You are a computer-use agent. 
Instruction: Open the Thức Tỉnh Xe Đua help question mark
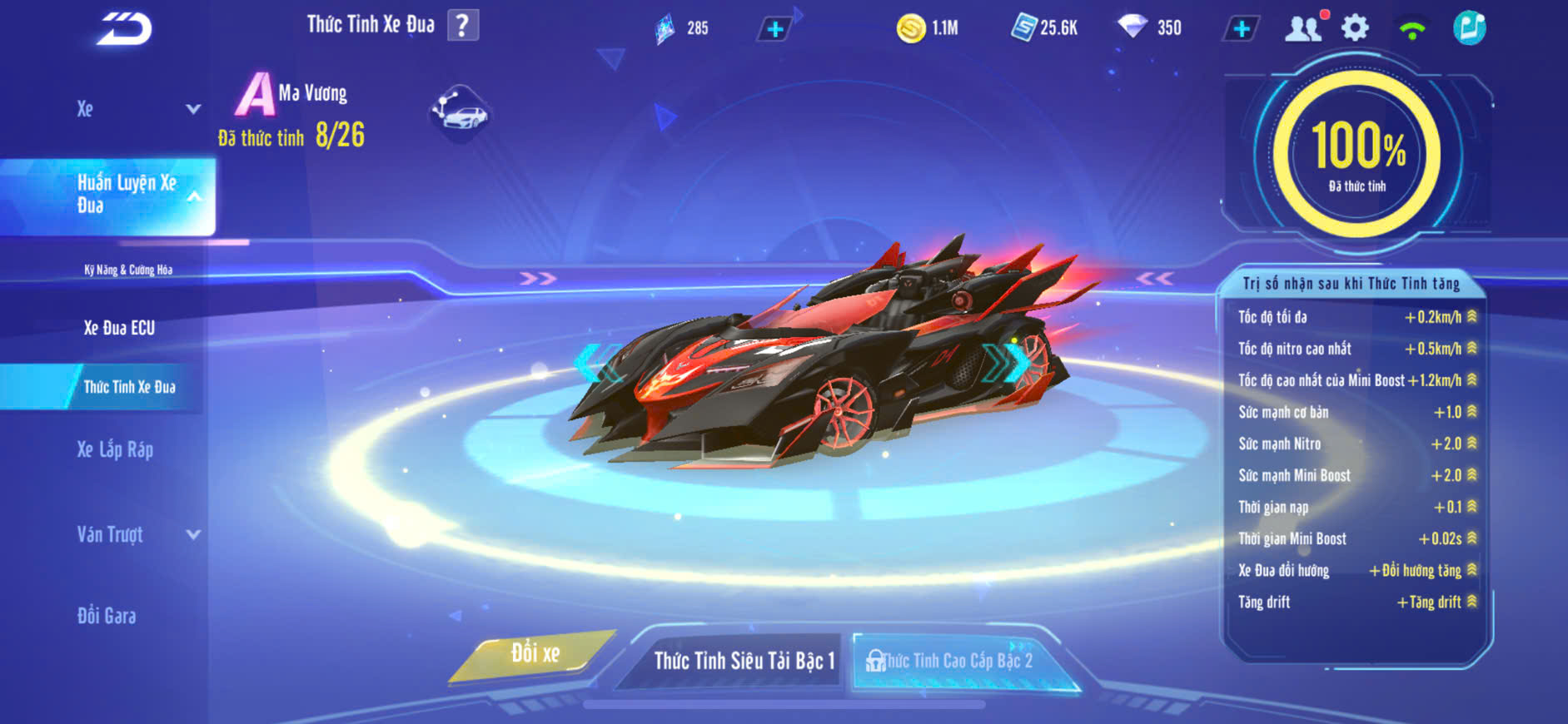(463, 26)
